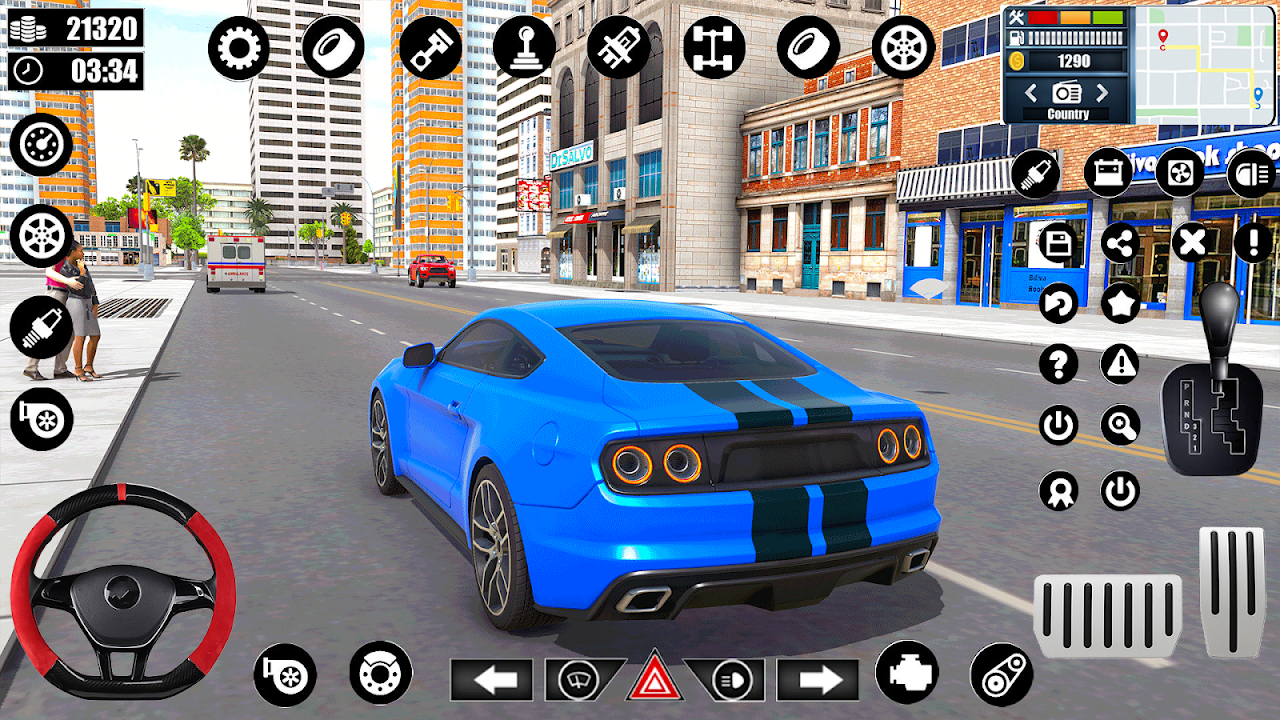Click the speedometer gauge icon
This screenshot has height=720, width=1280.
coord(41,145)
